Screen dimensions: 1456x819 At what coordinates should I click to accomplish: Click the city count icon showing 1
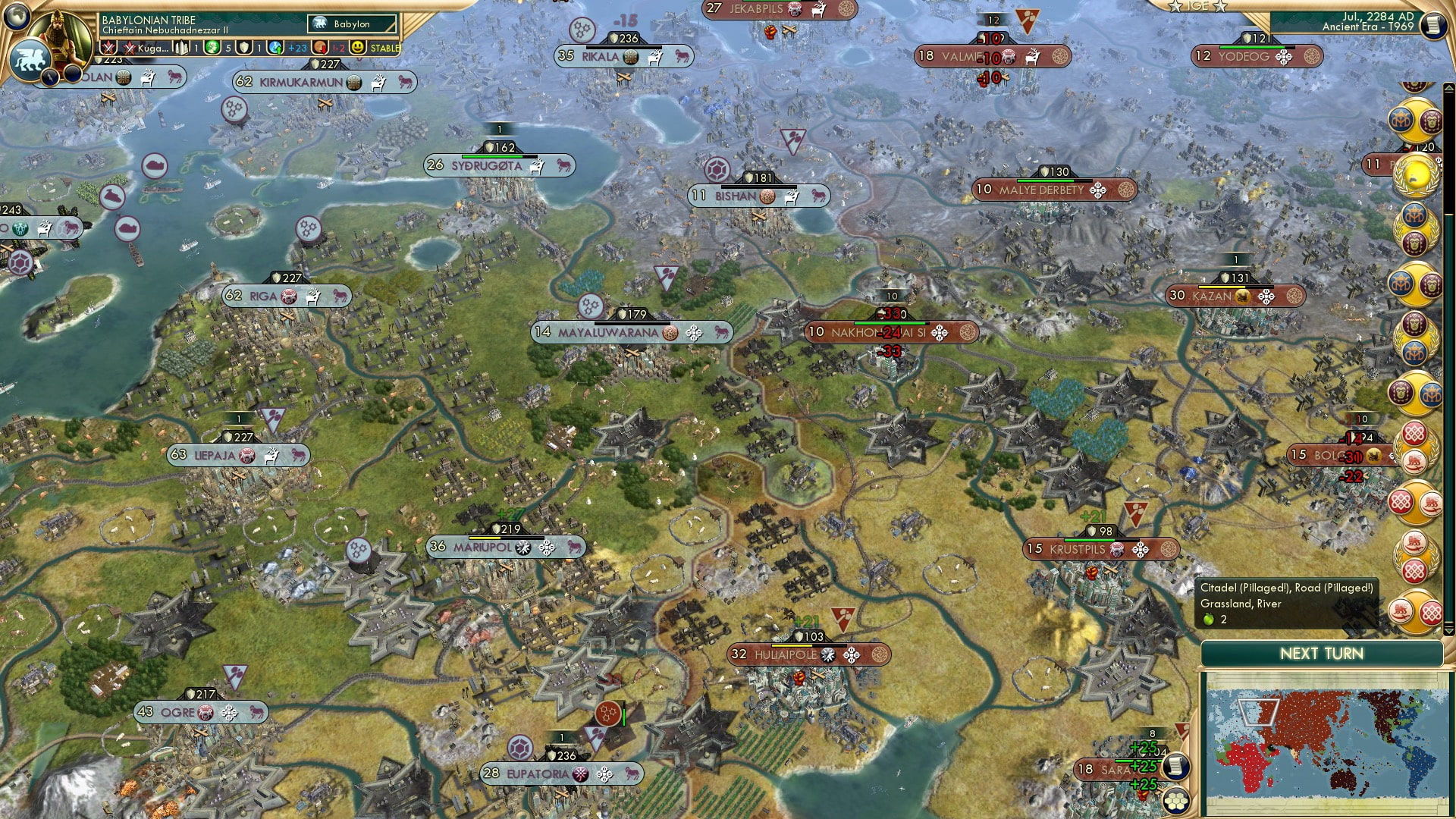coord(182,46)
